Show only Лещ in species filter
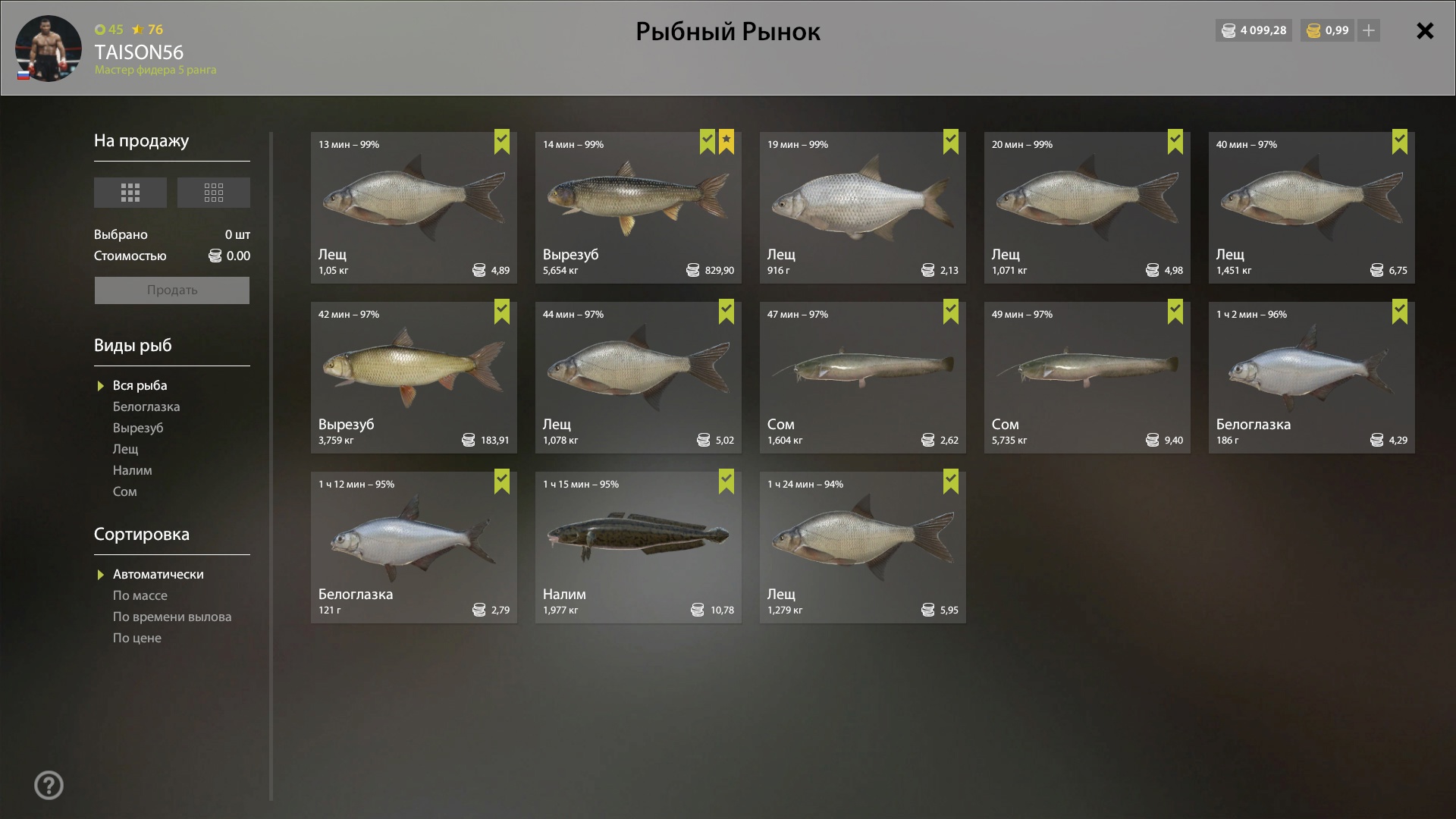 click(126, 450)
